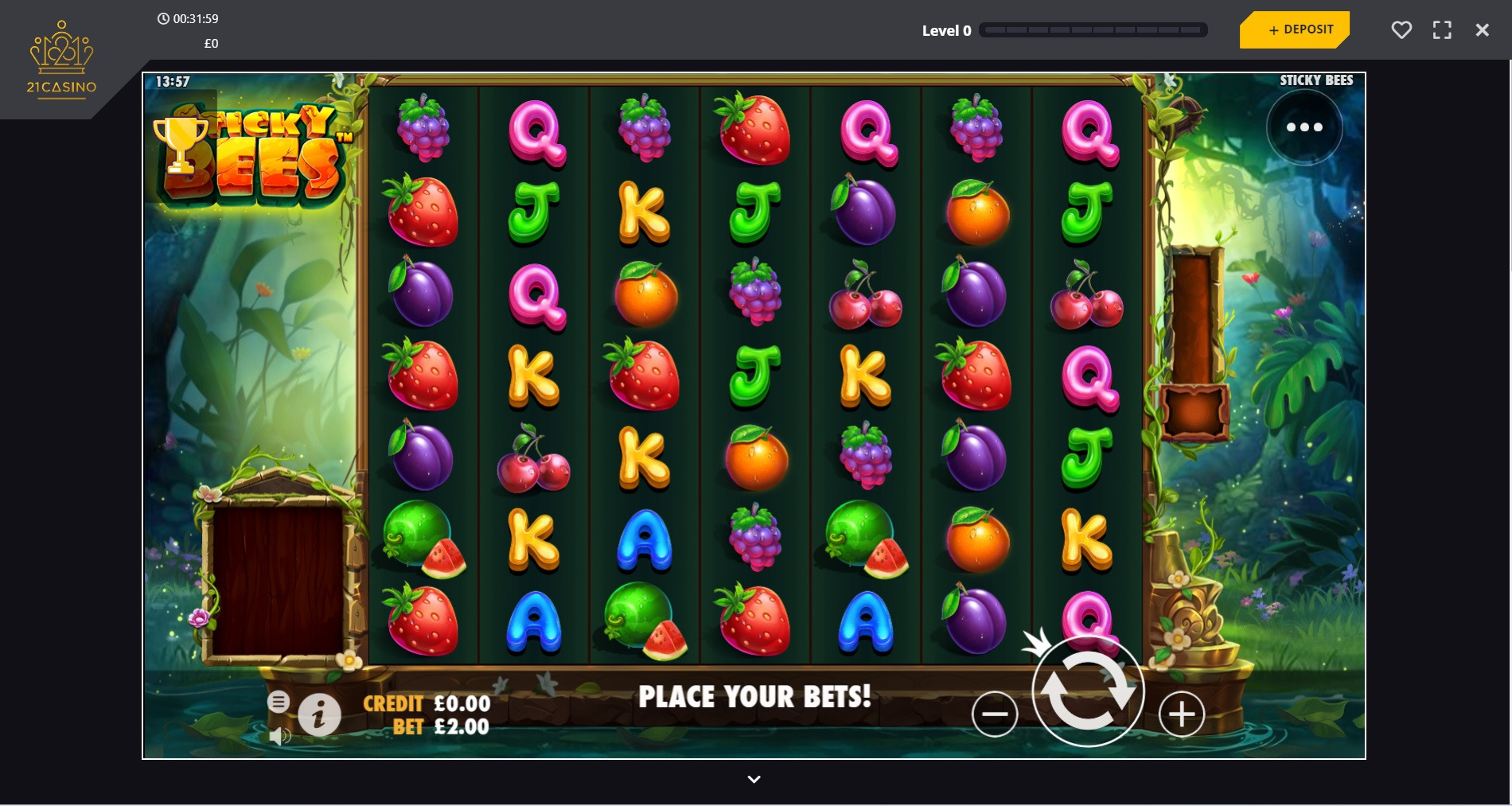The height and width of the screenshot is (806, 1512).
Task: Increase the bet with the plus button
Action: [1181, 714]
